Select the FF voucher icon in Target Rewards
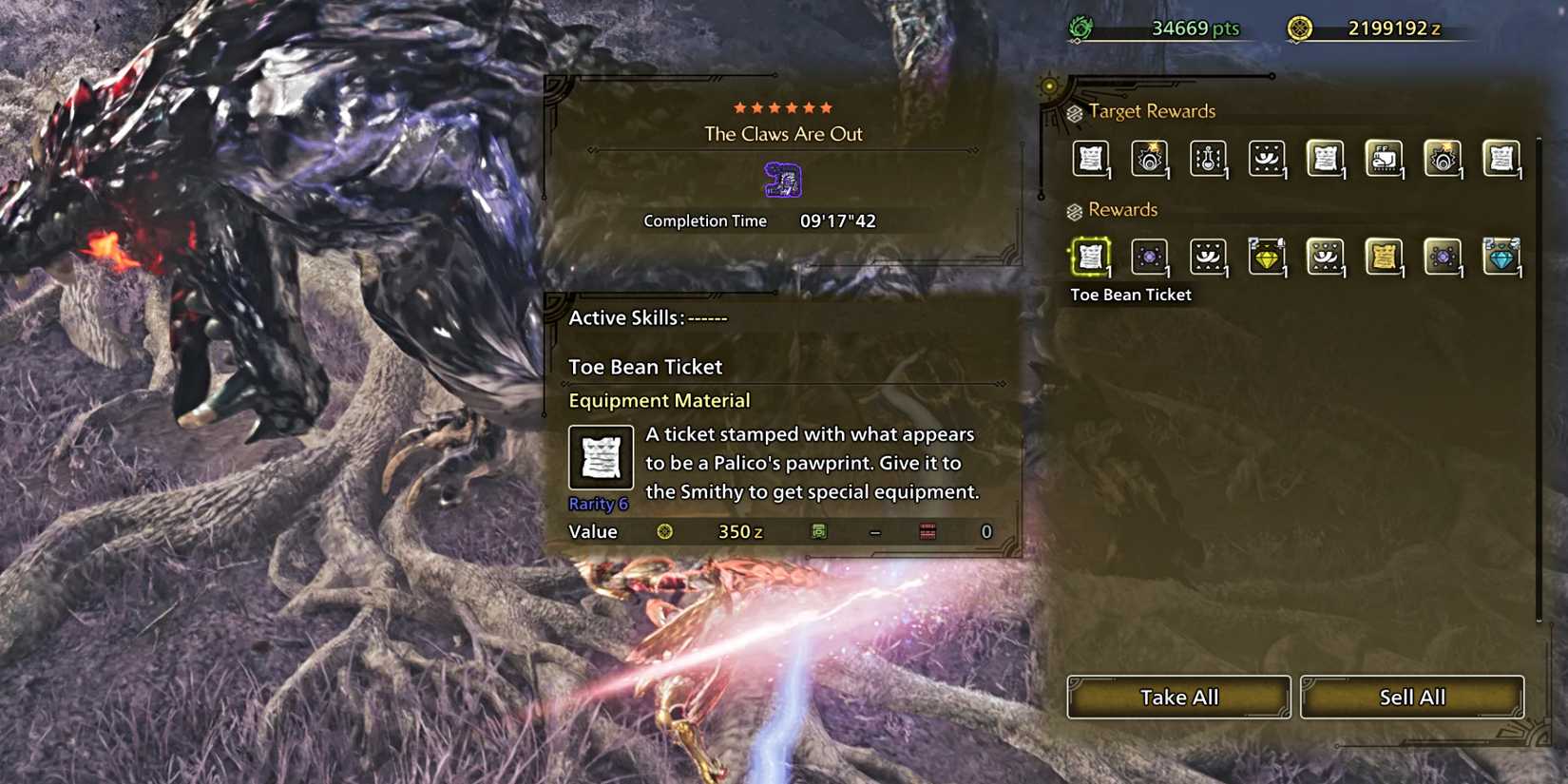Screen dimensions: 1568x784 click(x=1385, y=159)
